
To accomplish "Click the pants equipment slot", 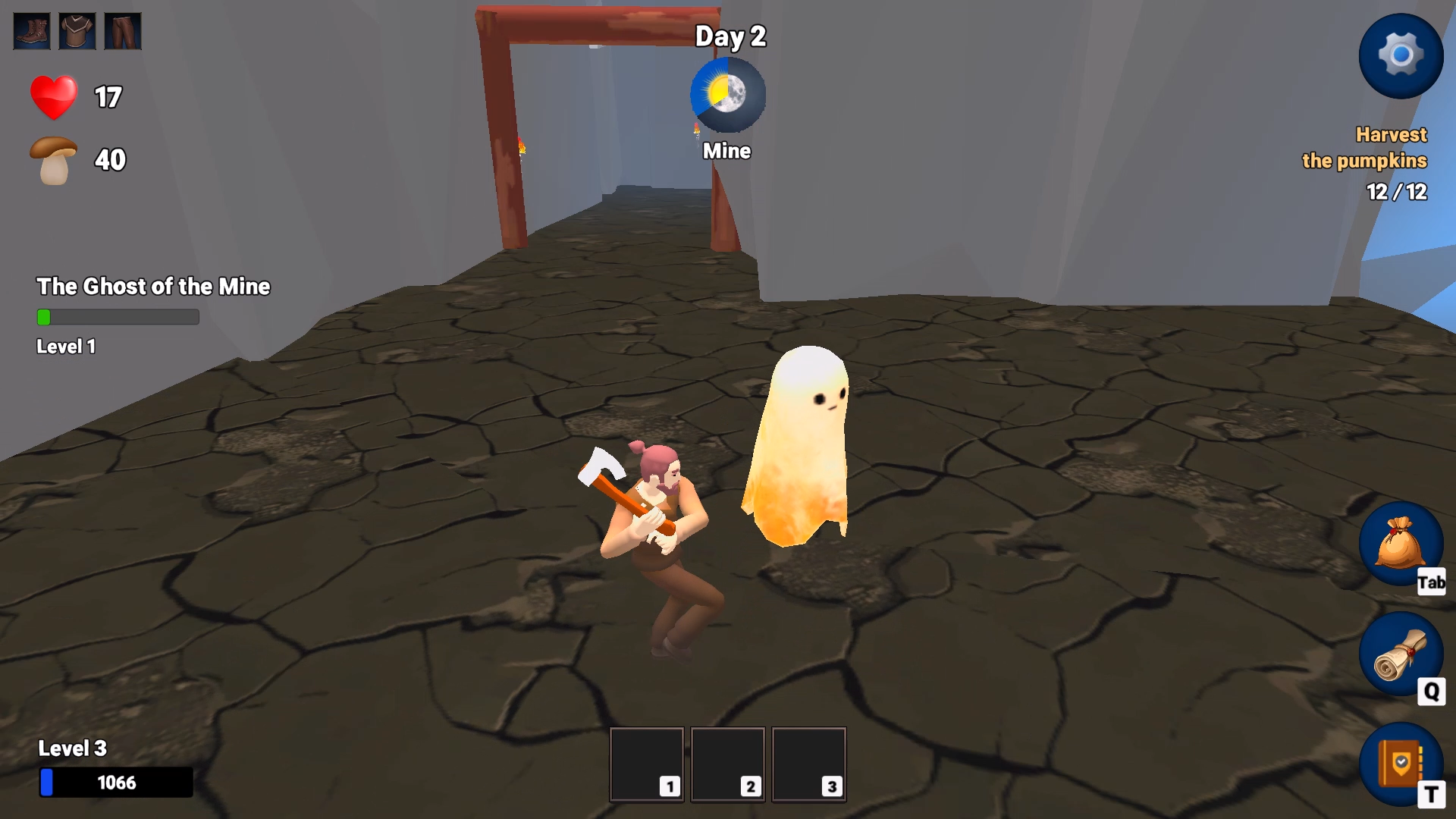I will point(123,30).
